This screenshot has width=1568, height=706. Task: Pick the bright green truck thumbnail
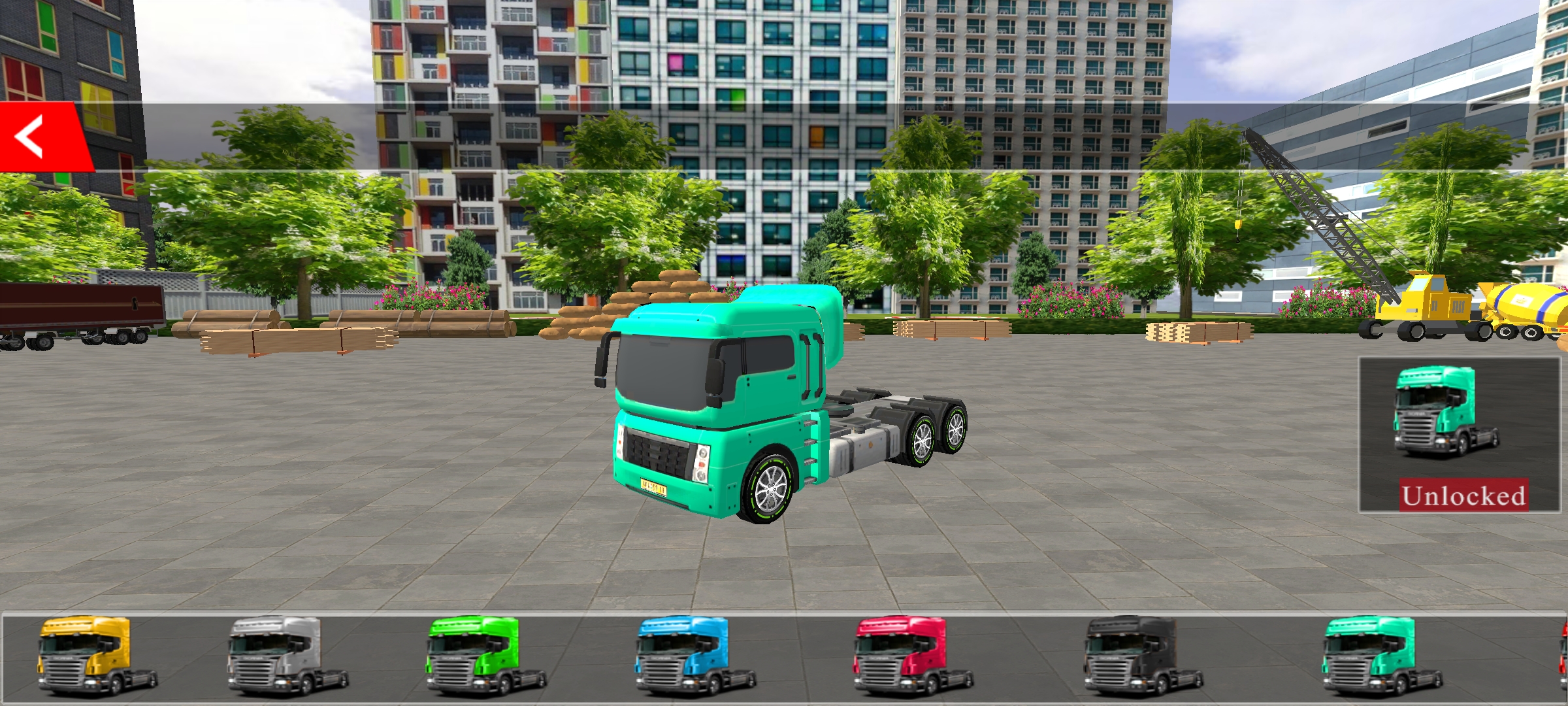tap(485, 656)
